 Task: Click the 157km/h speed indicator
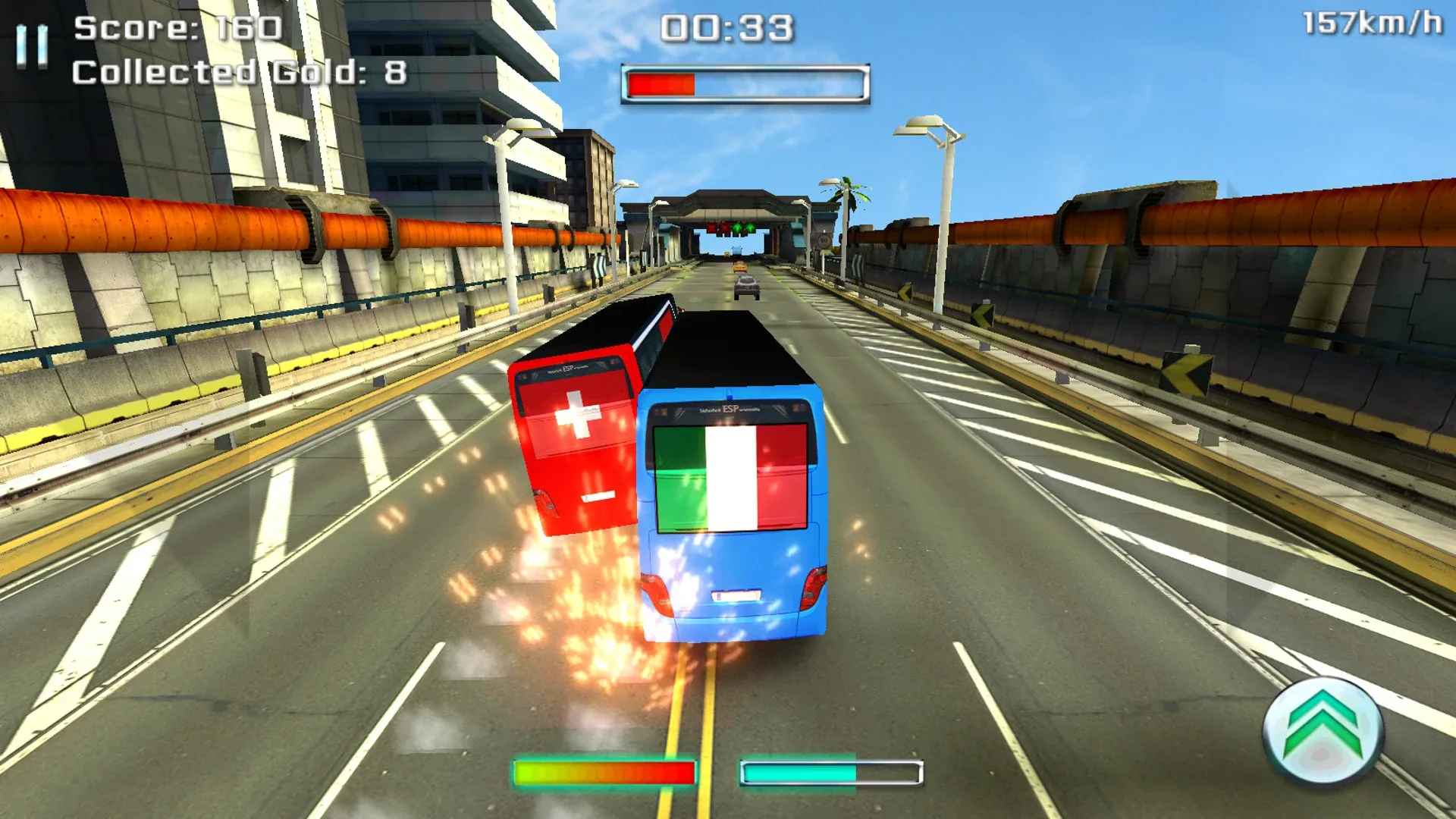click(1378, 23)
